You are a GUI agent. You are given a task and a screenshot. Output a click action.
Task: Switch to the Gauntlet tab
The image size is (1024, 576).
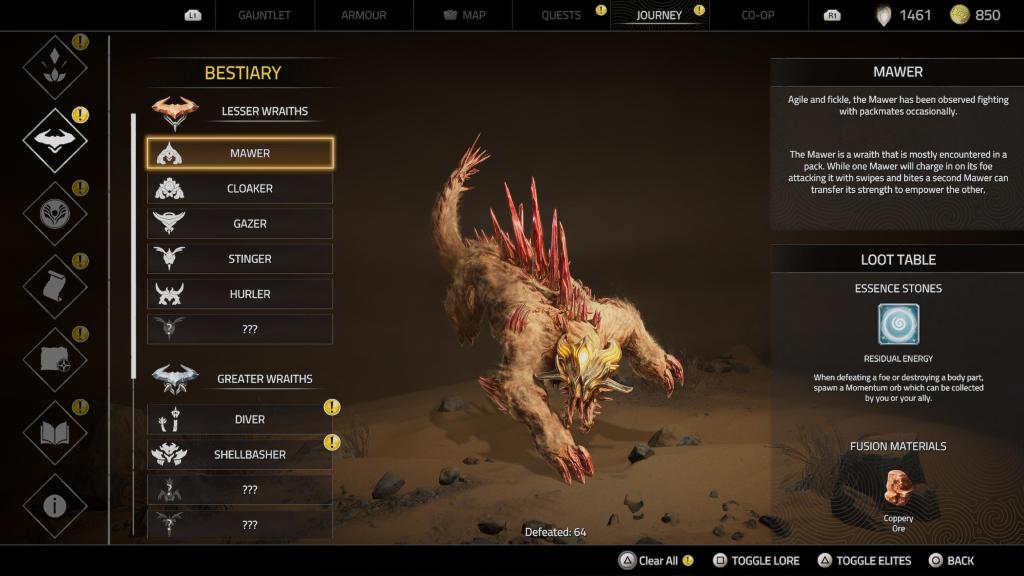(x=265, y=15)
